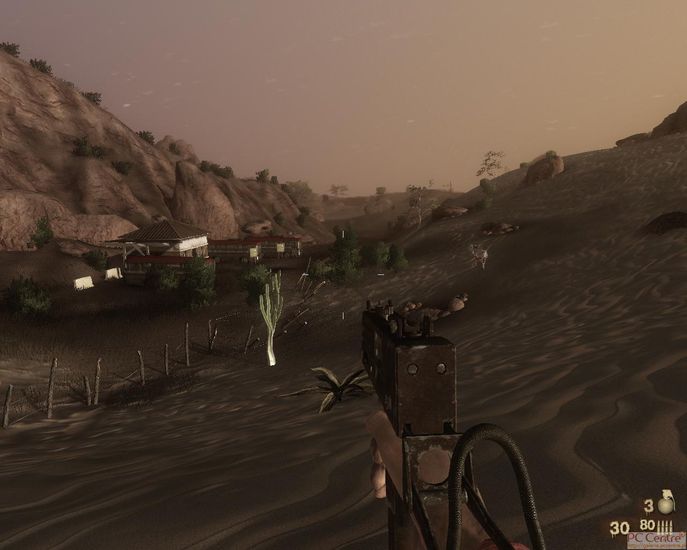Select the grenade icon

665,502
